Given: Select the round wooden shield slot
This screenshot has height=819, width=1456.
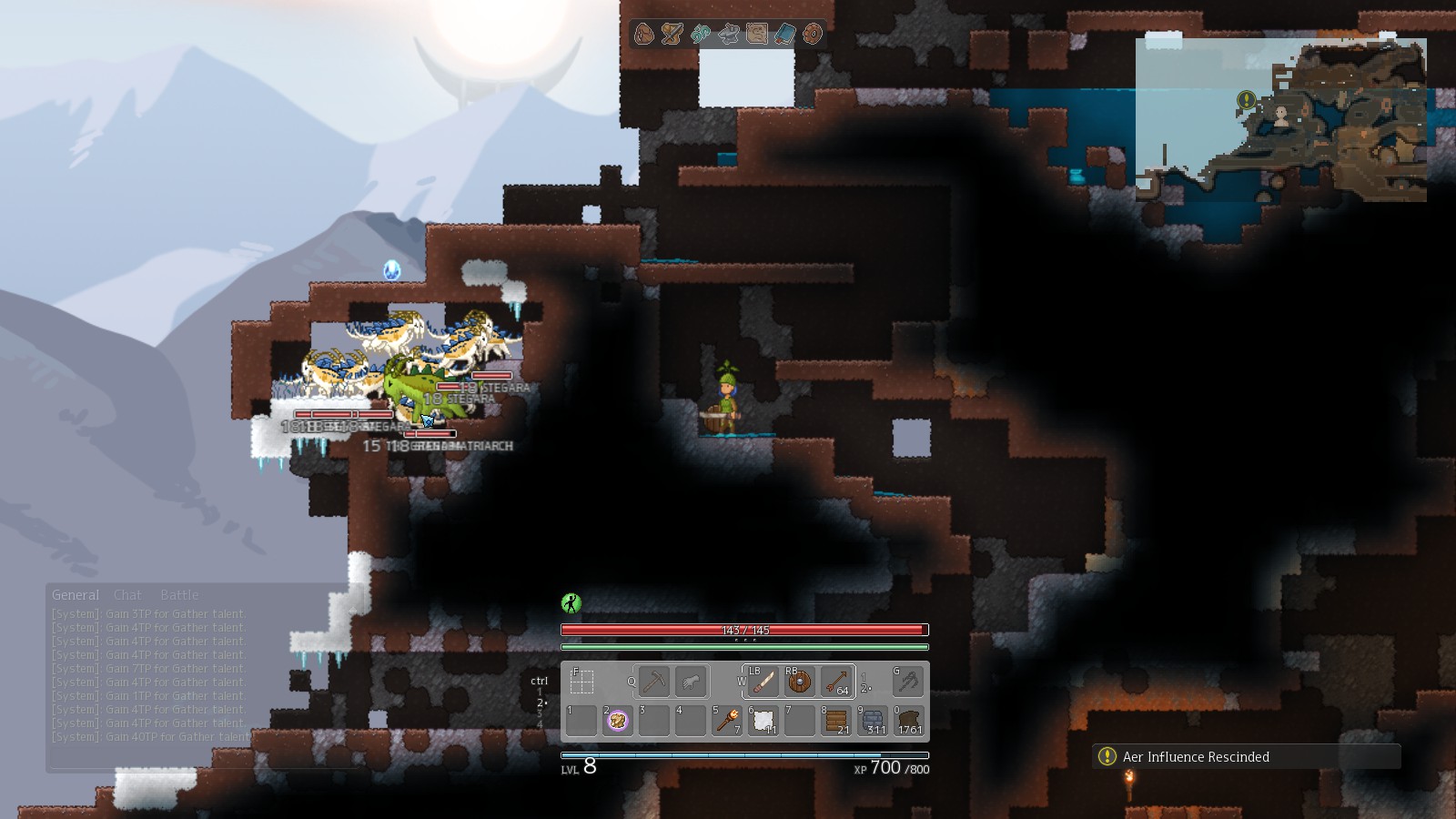Looking at the screenshot, I should [800, 681].
